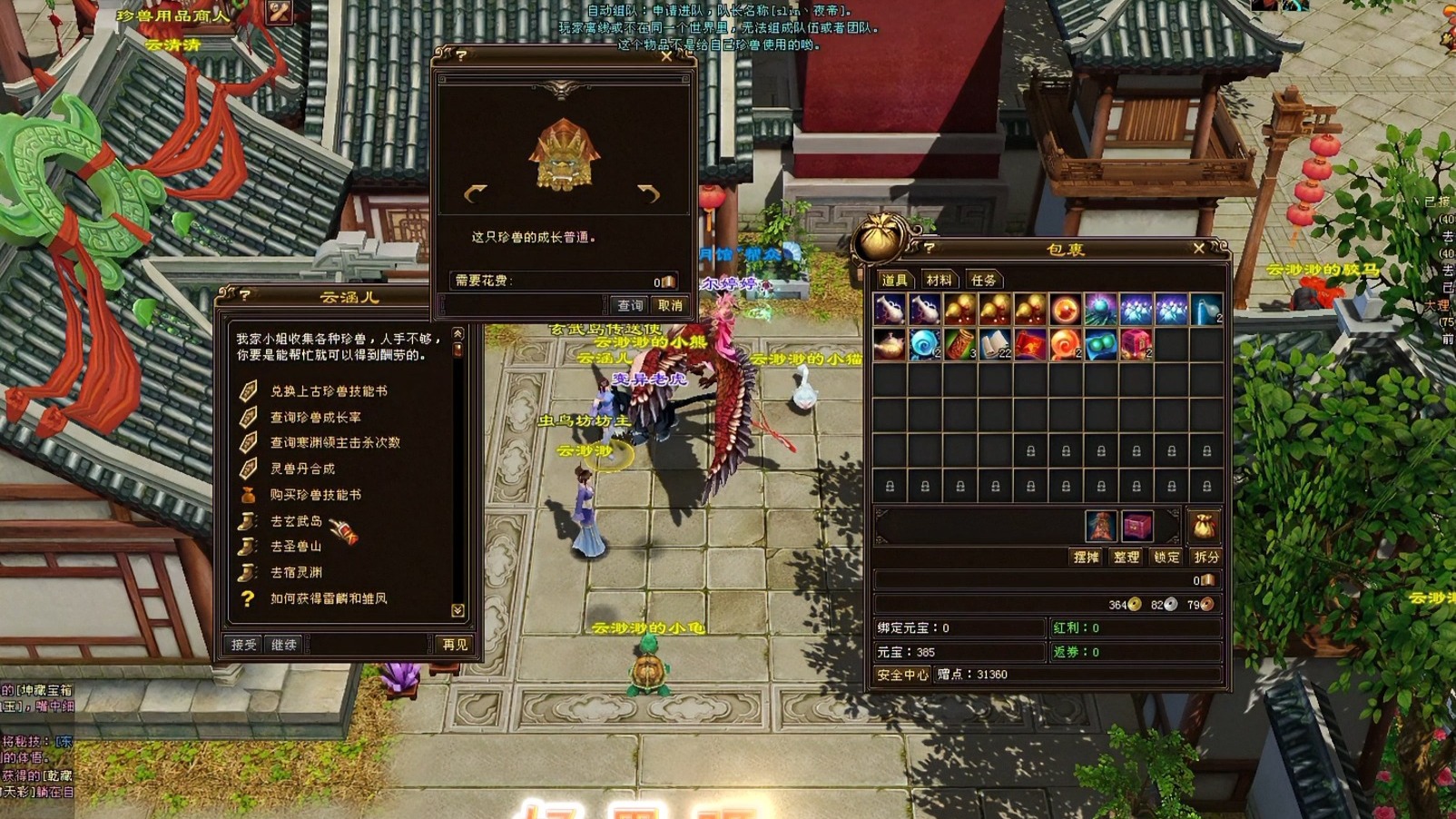Switch to the 材料 bag tab
The width and height of the screenshot is (1456, 819).
[939, 281]
